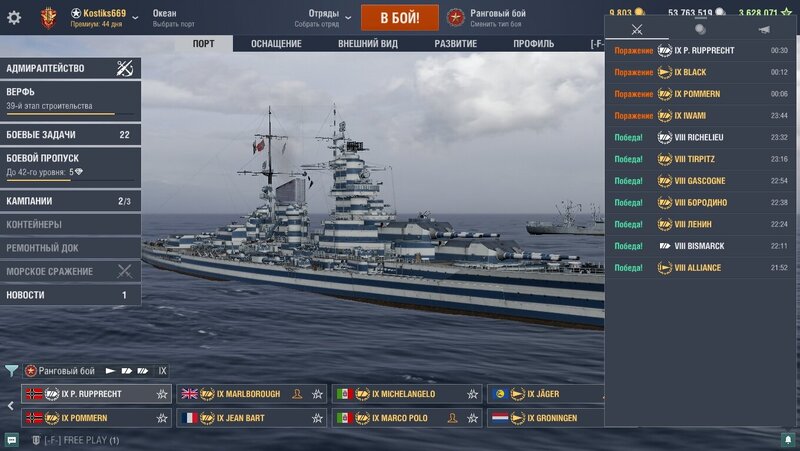Screen dimensions: 800x451
Task: Open the БОЕВОЙ ПРОПУСК battle pass
Action: pyautogui.click(x=70, y=165)
